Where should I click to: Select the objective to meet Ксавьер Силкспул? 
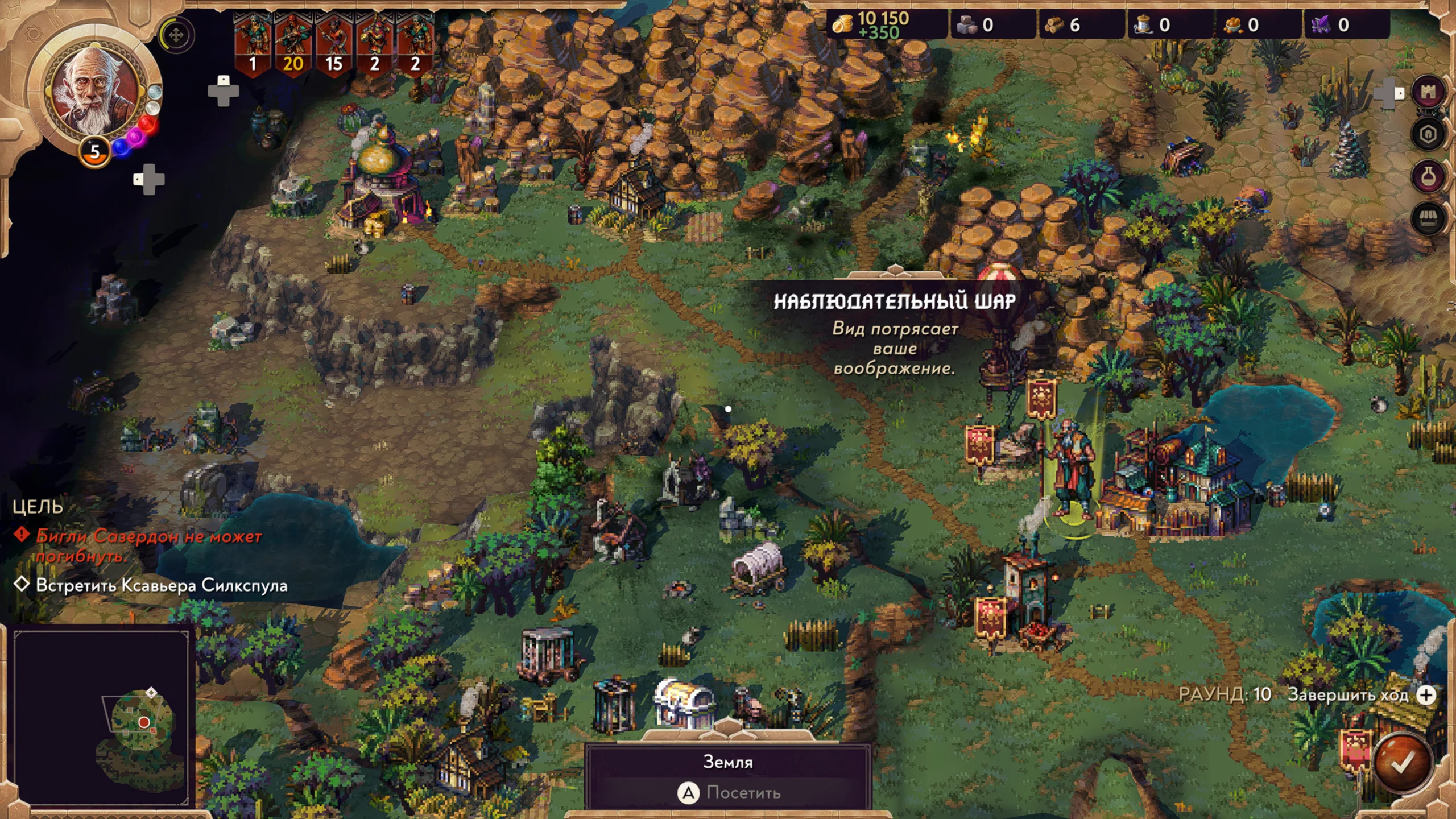pyautogui.click(x=162, y=585)
